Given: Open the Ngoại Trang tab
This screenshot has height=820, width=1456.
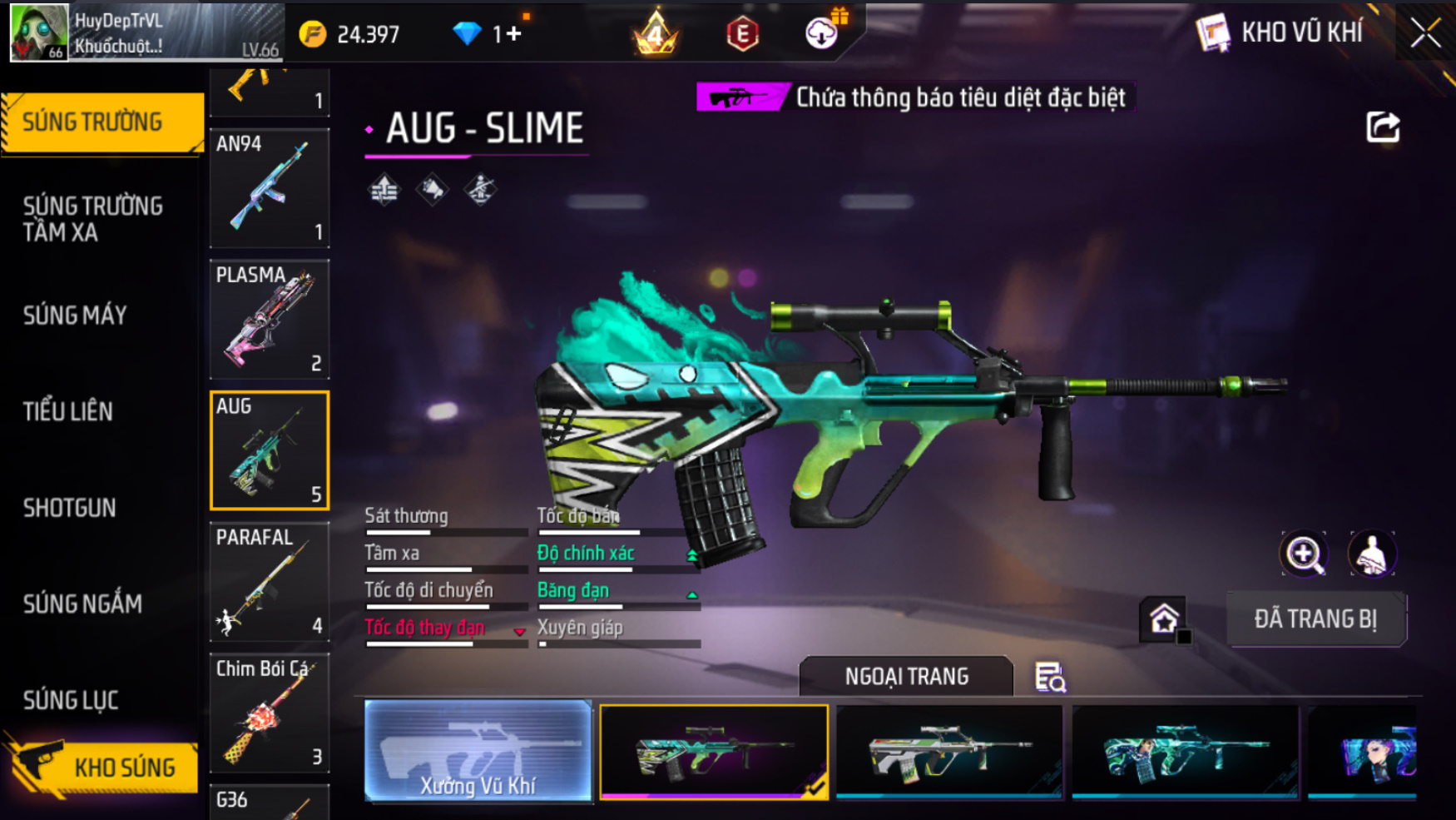Looking at the screenshot, I should pos(906,677).
